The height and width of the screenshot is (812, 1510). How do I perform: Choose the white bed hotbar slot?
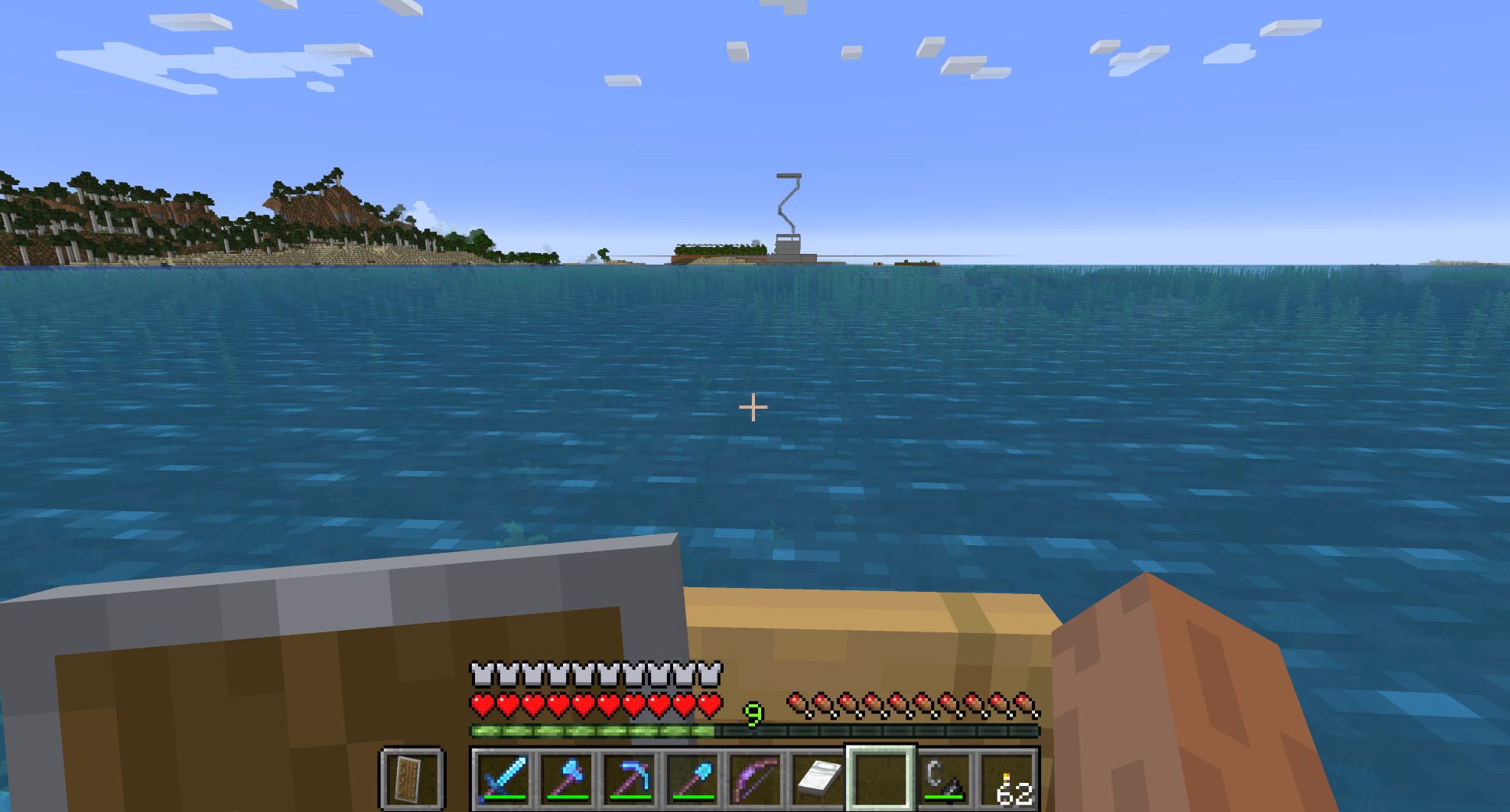coord(817,778)
